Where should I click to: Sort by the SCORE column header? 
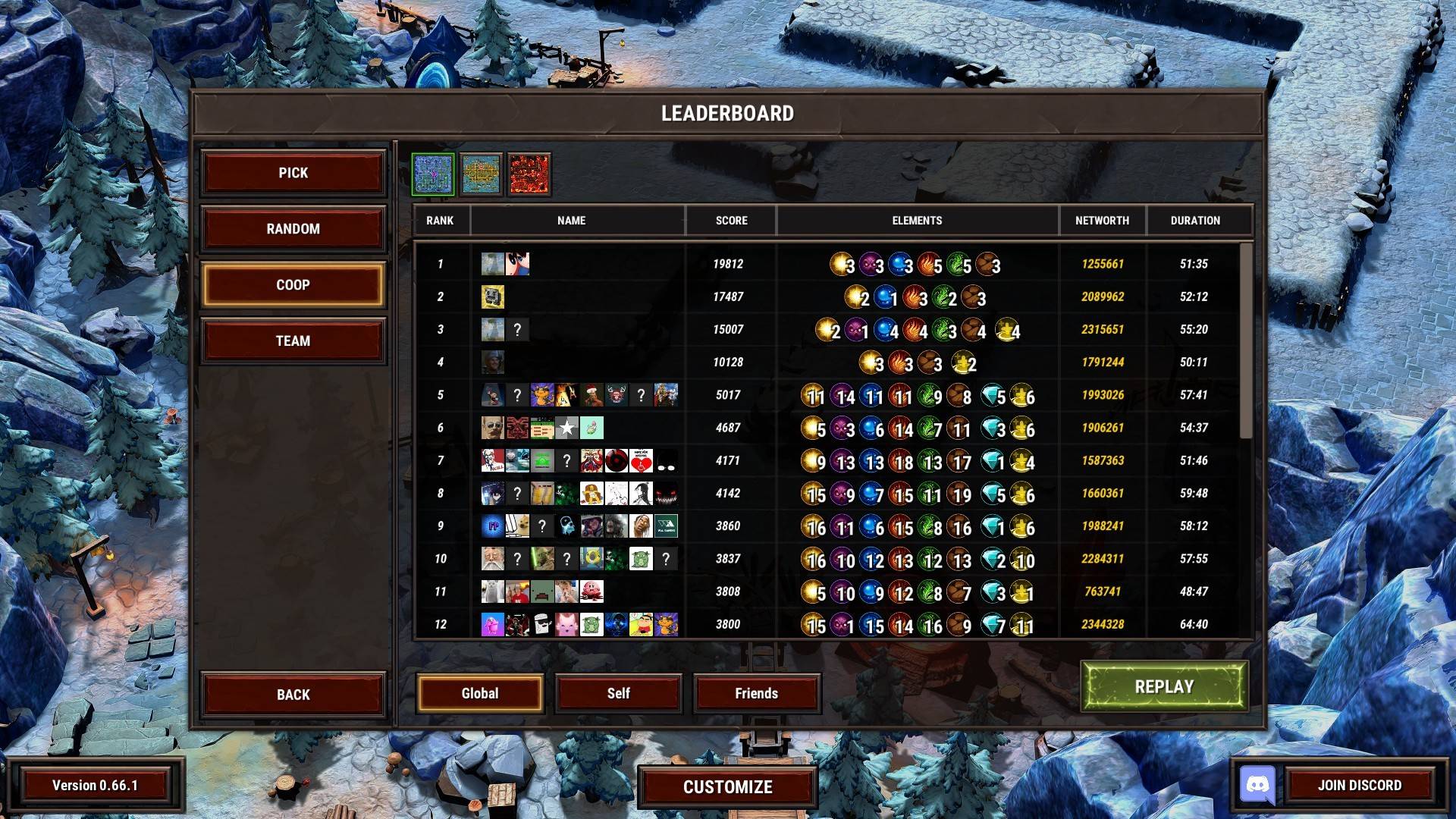click(731, 221)
